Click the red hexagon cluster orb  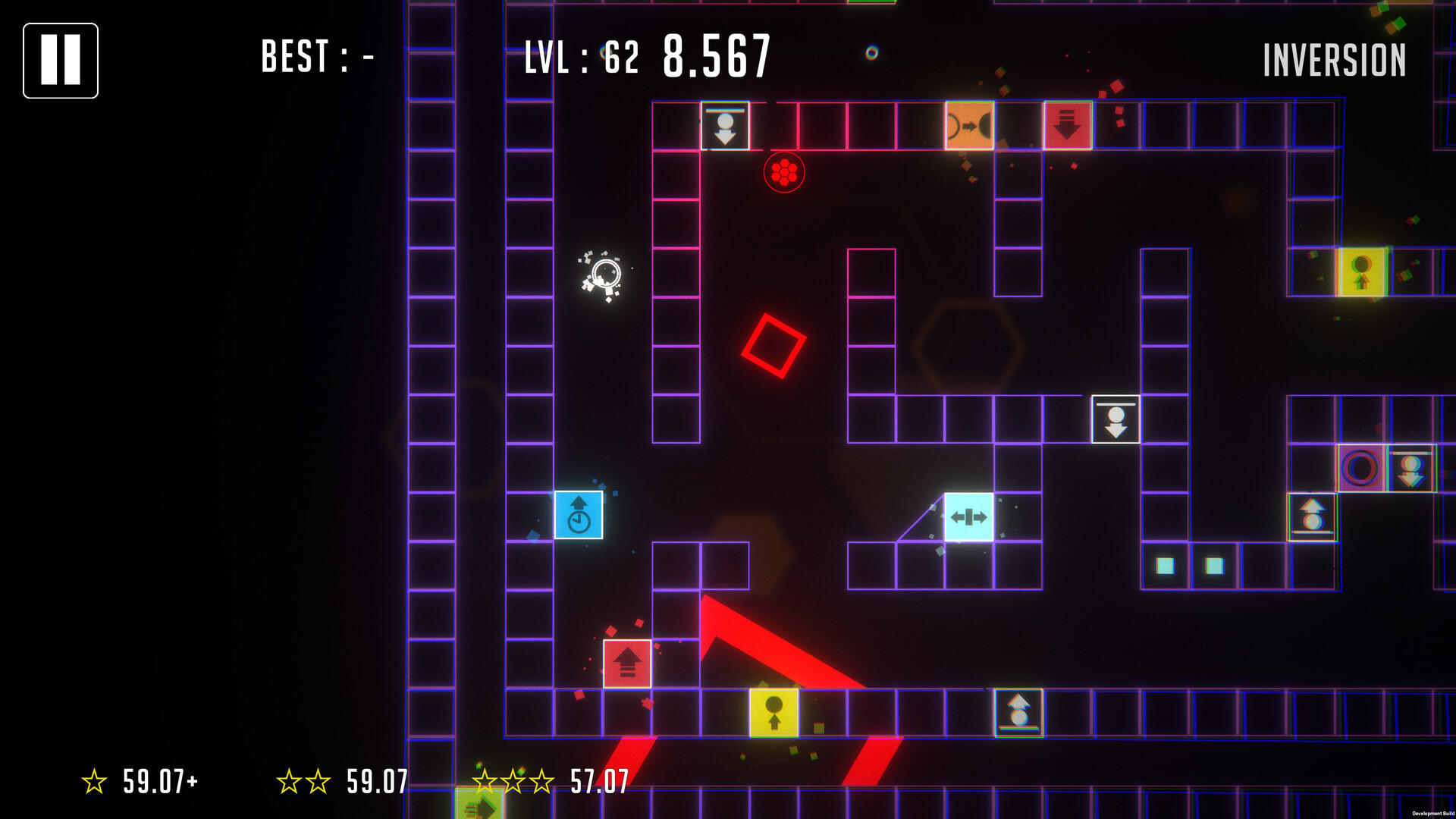(785, 171)
